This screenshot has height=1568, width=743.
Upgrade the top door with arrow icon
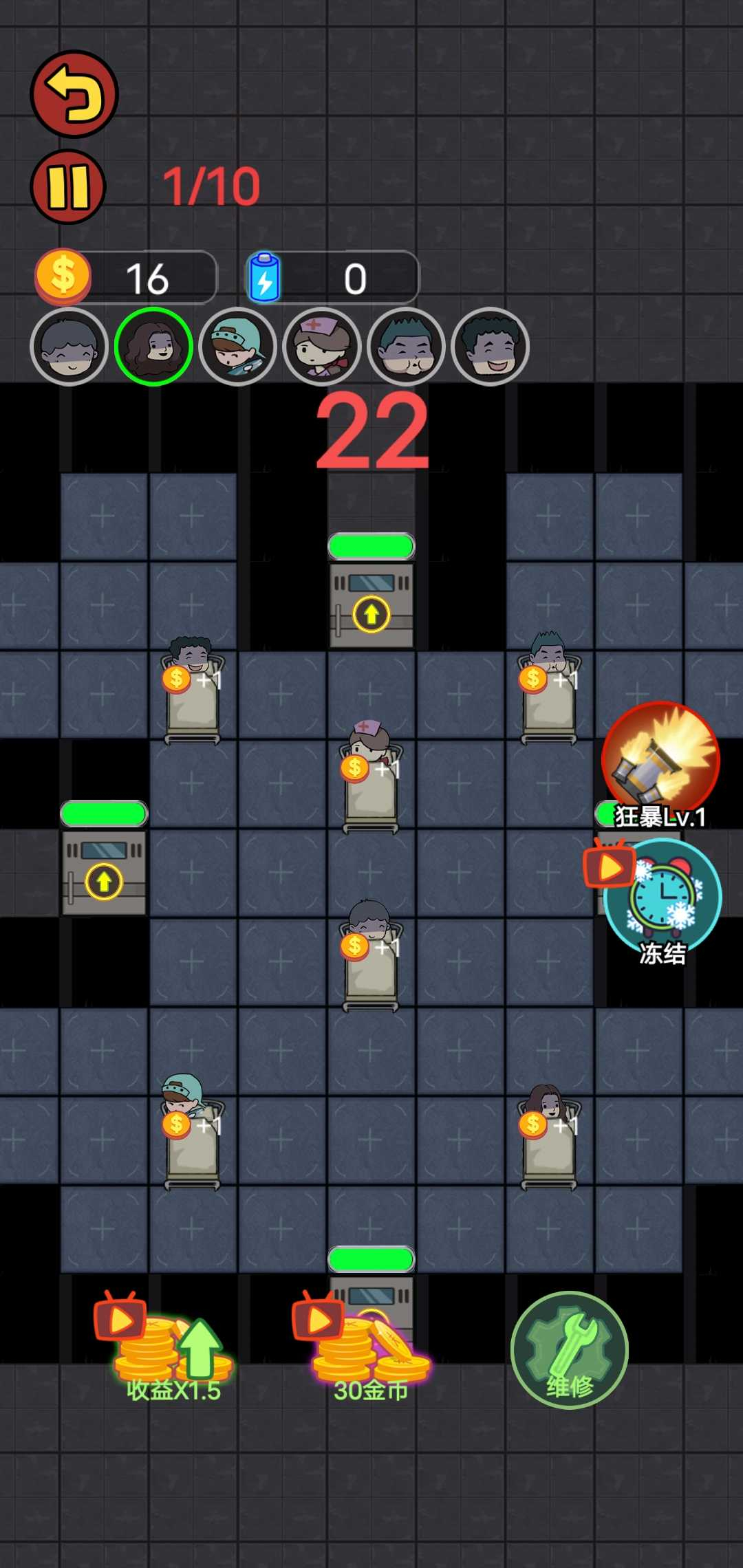371,613
